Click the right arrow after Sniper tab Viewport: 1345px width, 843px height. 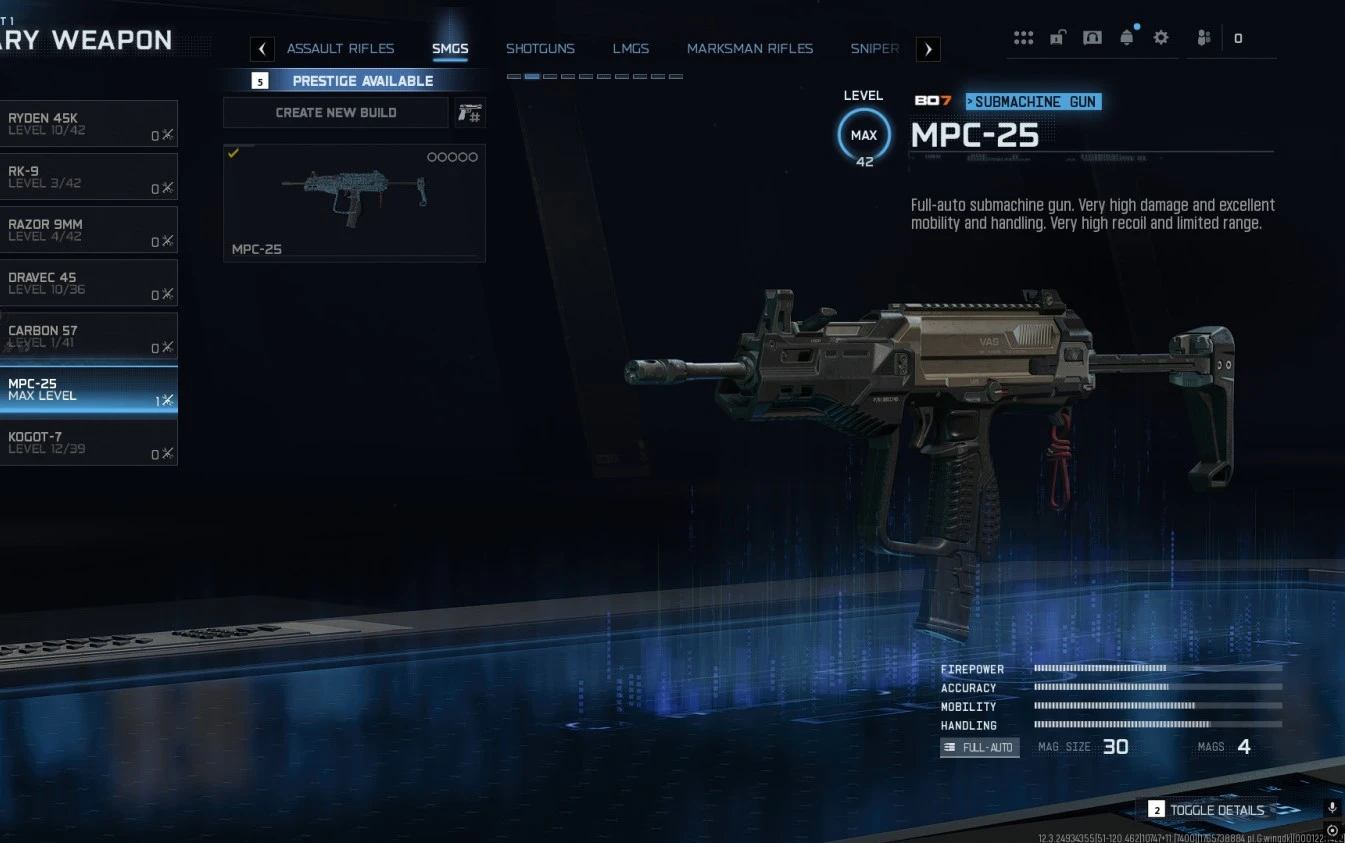click(928, 48)
